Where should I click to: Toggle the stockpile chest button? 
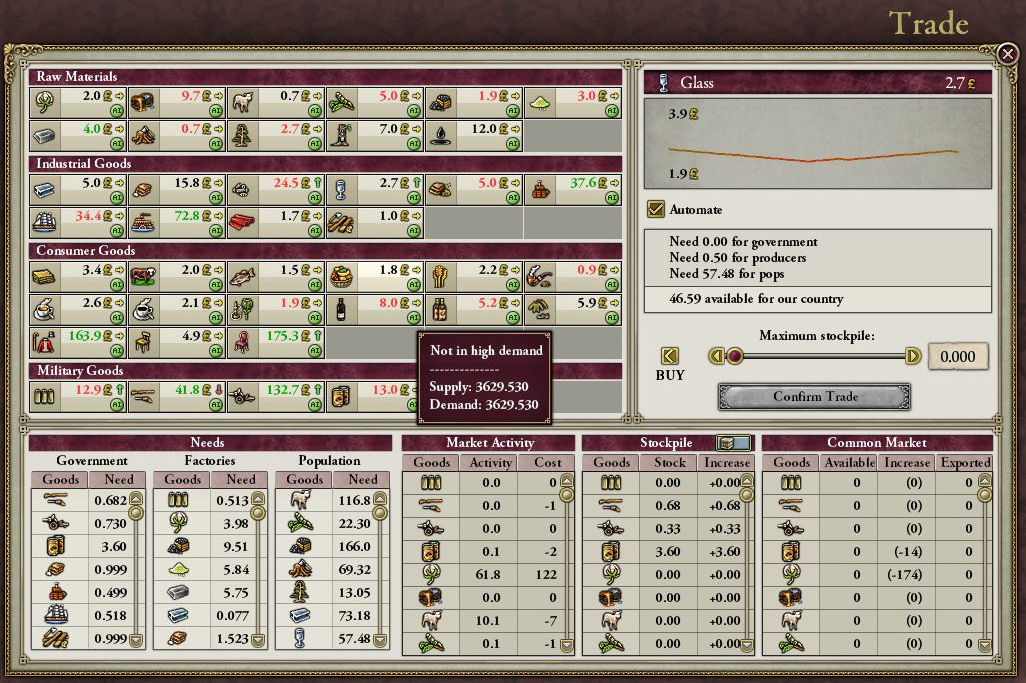(x=733, y=443)
